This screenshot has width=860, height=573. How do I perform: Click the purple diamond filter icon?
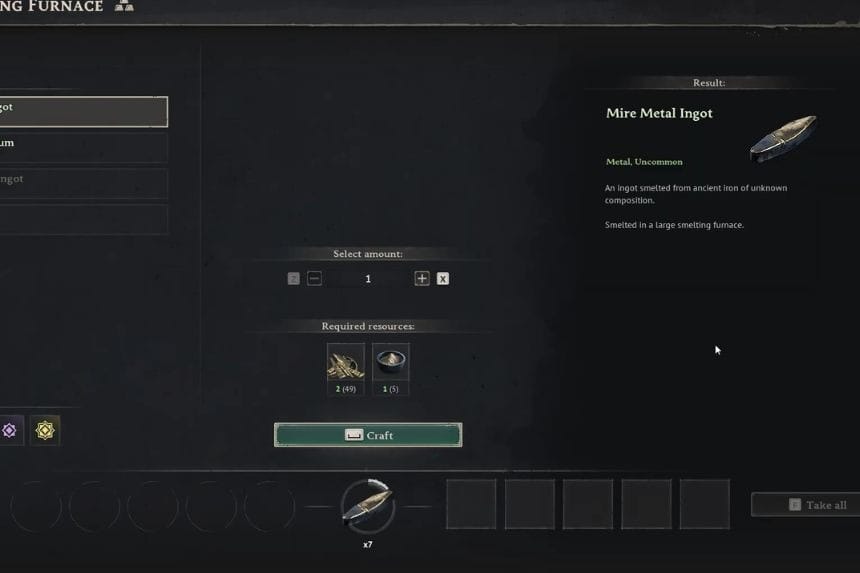pos(10,431)
